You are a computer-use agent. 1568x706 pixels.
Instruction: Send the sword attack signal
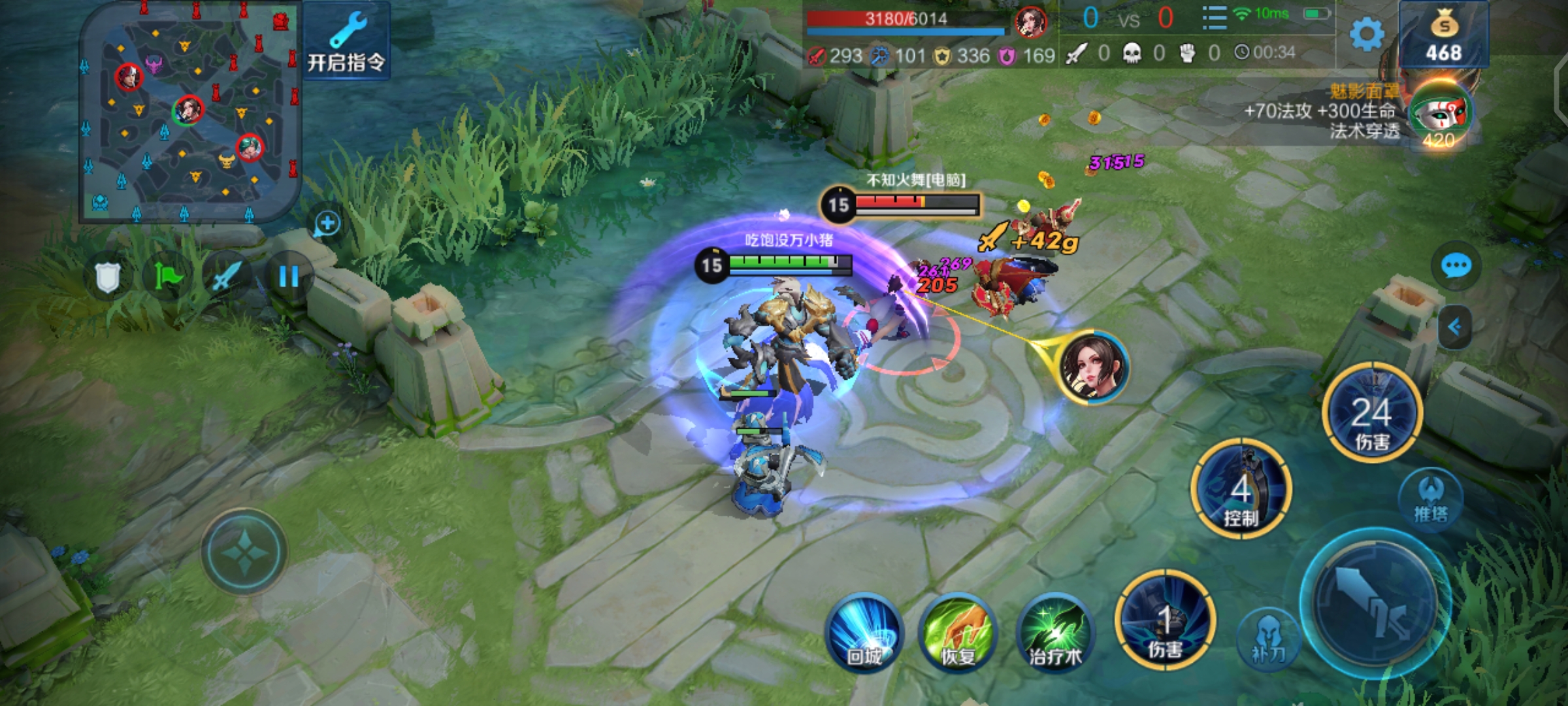tap(226, 277)
